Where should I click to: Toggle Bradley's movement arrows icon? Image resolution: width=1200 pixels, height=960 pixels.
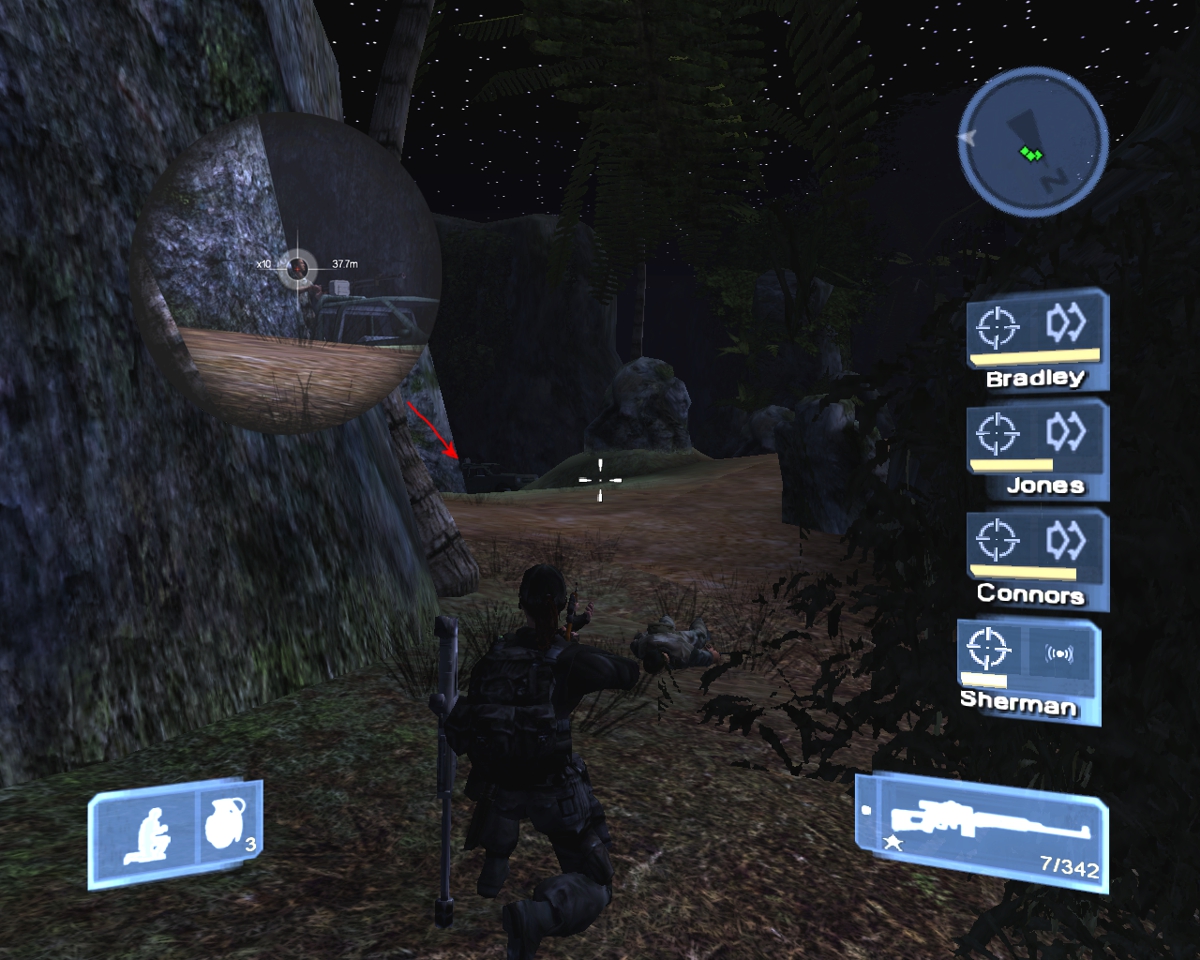1066,324
